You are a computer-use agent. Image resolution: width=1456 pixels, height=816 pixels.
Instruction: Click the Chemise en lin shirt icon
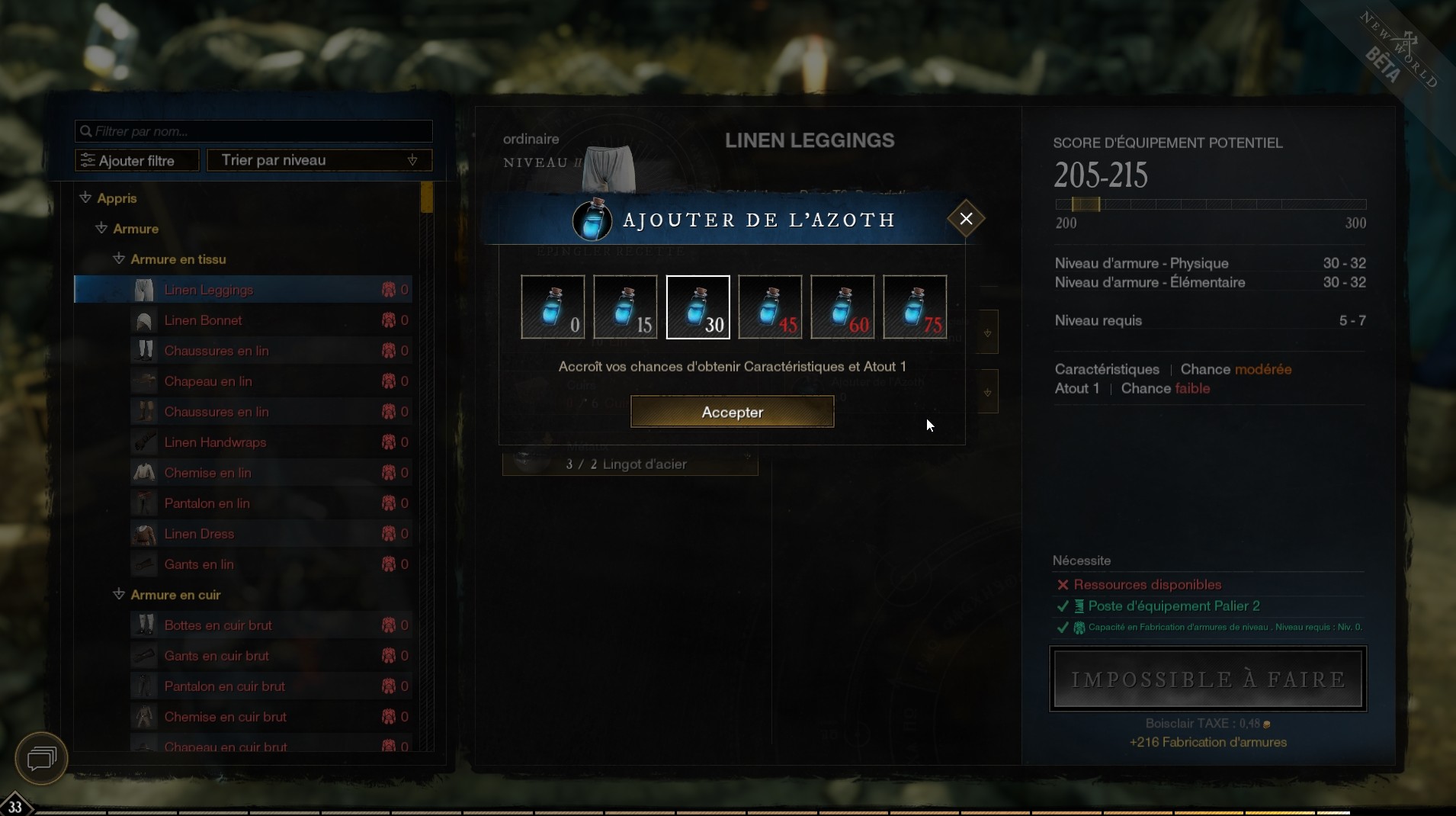[145, 473]
